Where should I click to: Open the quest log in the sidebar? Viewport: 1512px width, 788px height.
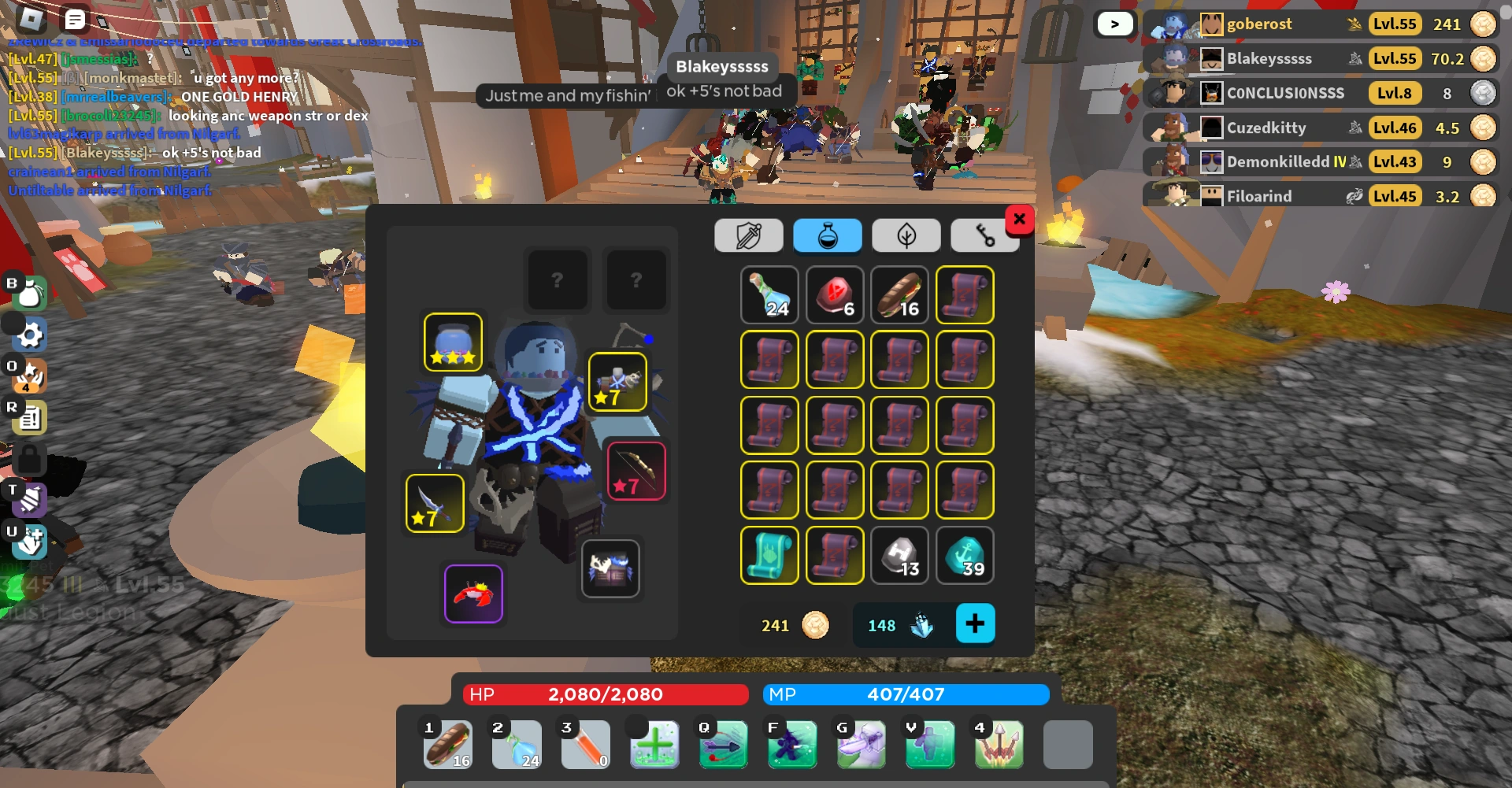click(x=29, y=417)
